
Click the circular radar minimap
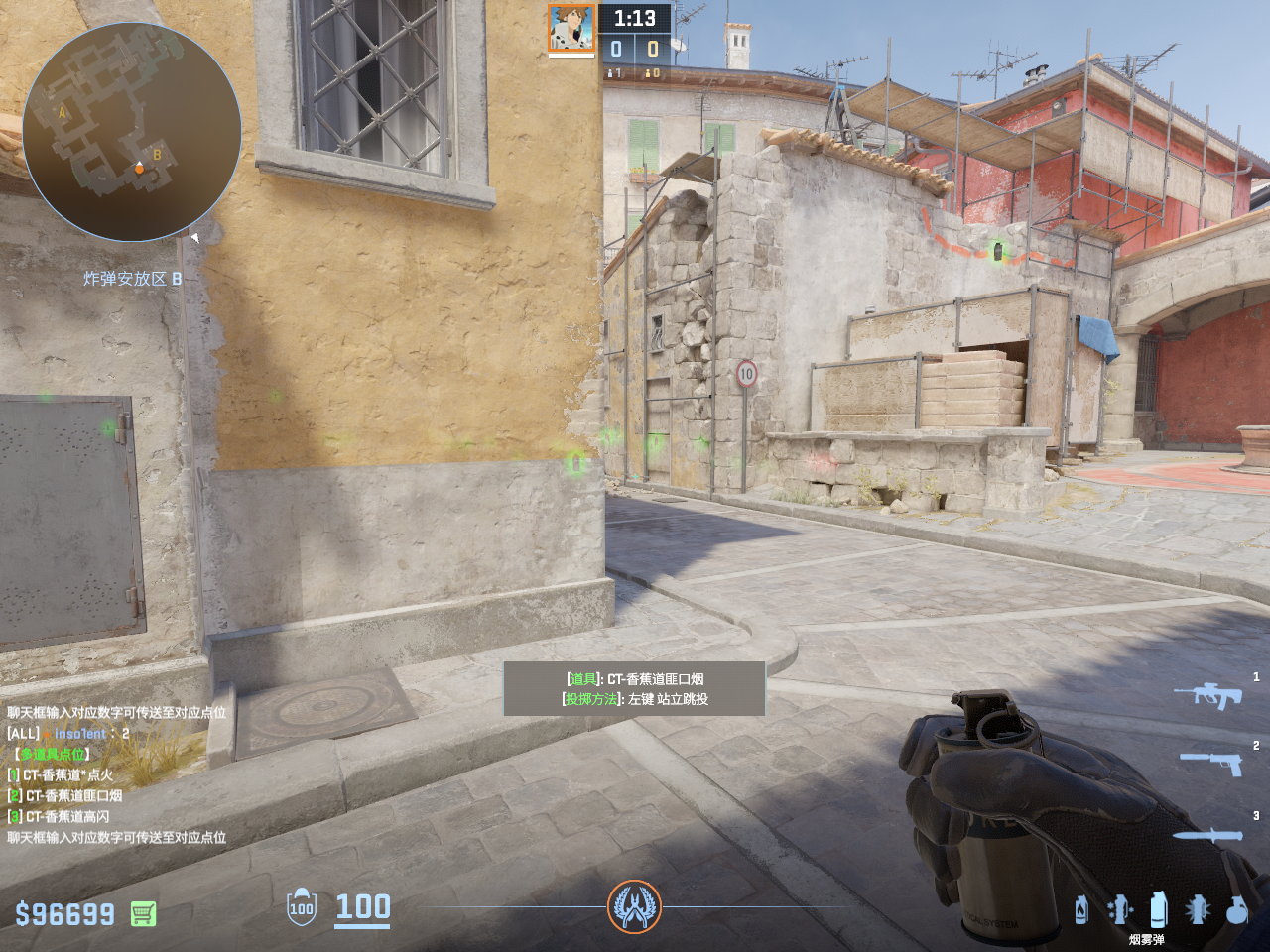(132, 132)
